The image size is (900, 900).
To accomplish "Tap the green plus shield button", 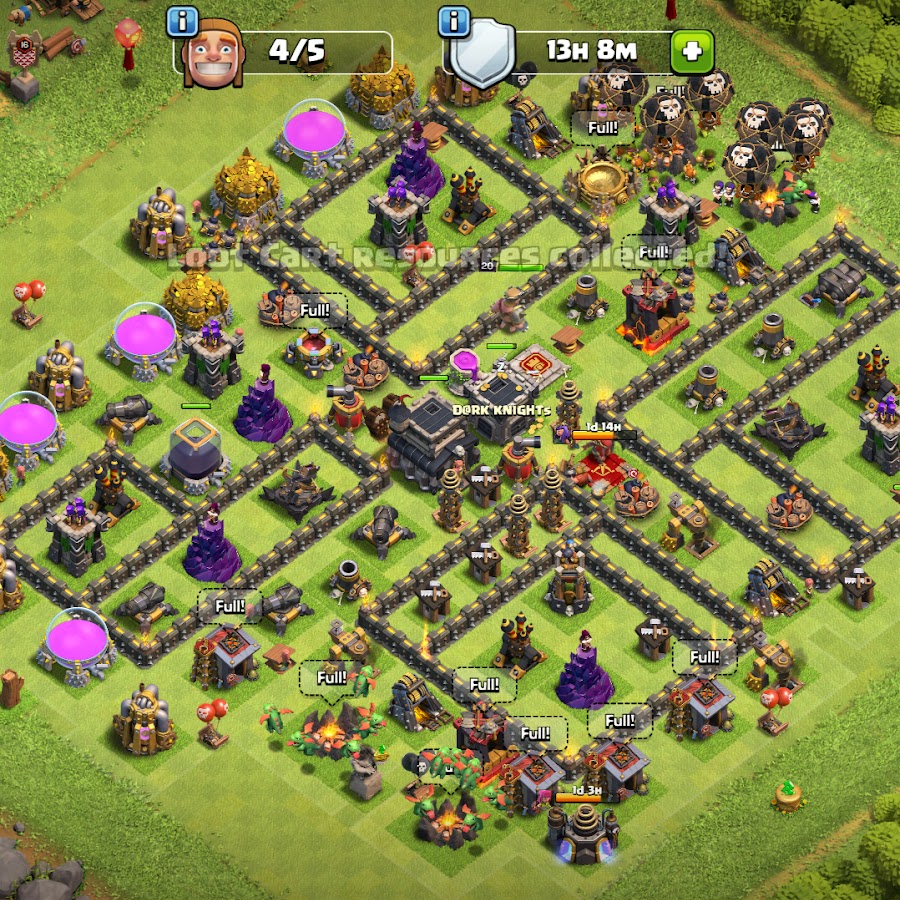I will tap(692, 51).
